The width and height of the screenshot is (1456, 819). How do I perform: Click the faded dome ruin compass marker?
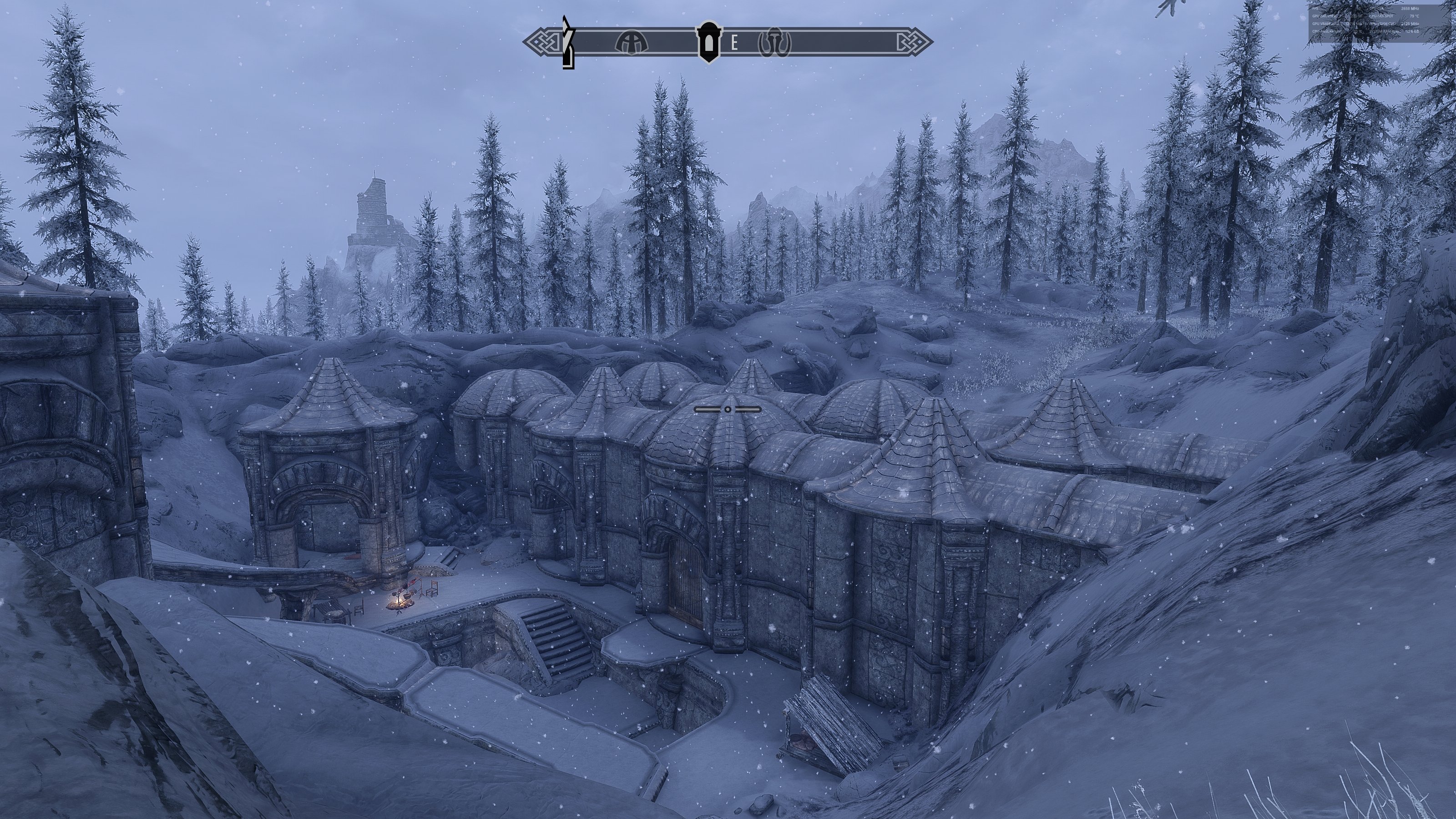[632, 42]
